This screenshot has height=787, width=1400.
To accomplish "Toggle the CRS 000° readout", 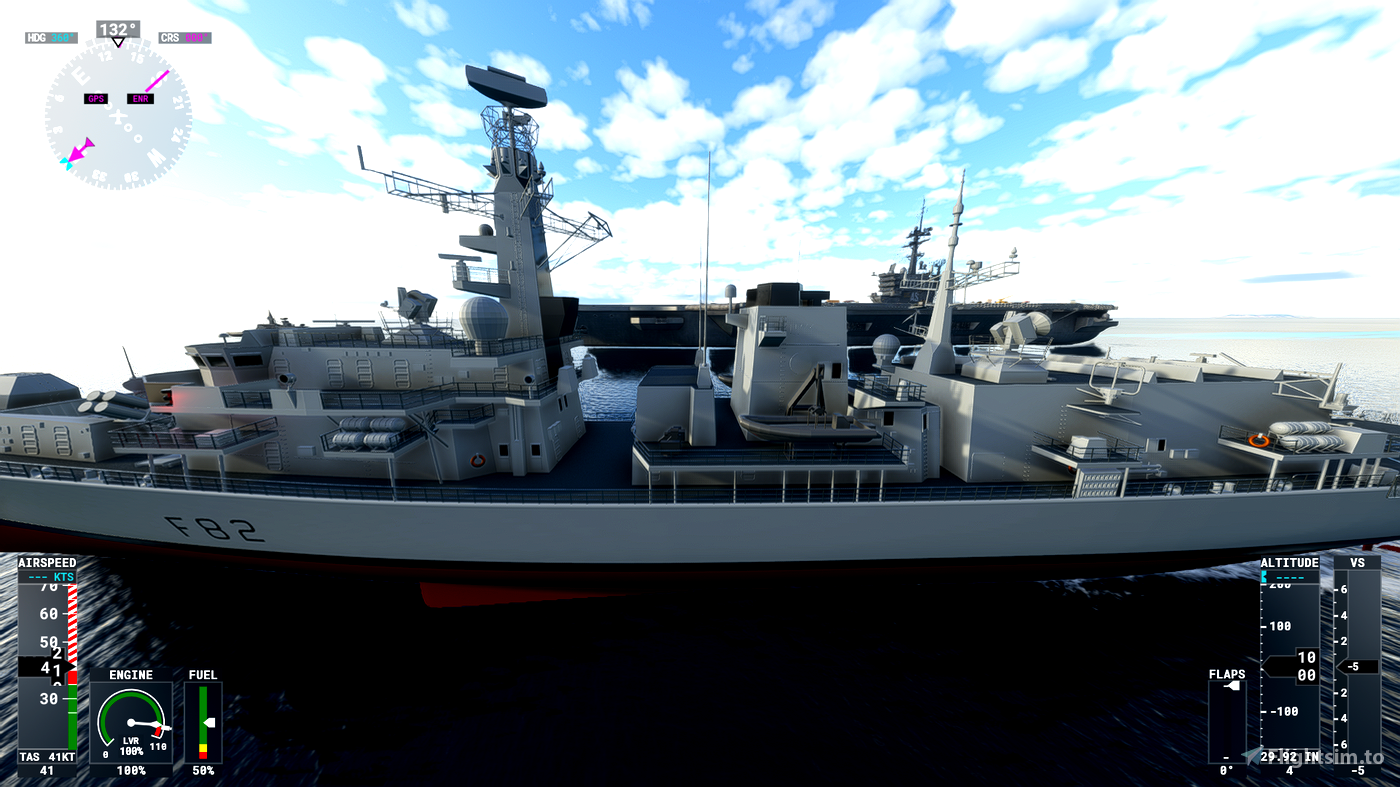I will [185, 36].
